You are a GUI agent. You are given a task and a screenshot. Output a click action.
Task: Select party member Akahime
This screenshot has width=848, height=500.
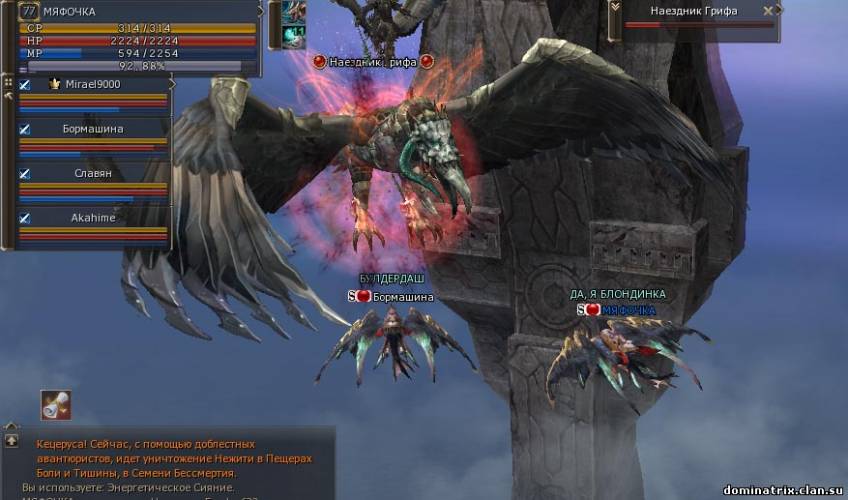pos(93,218)
